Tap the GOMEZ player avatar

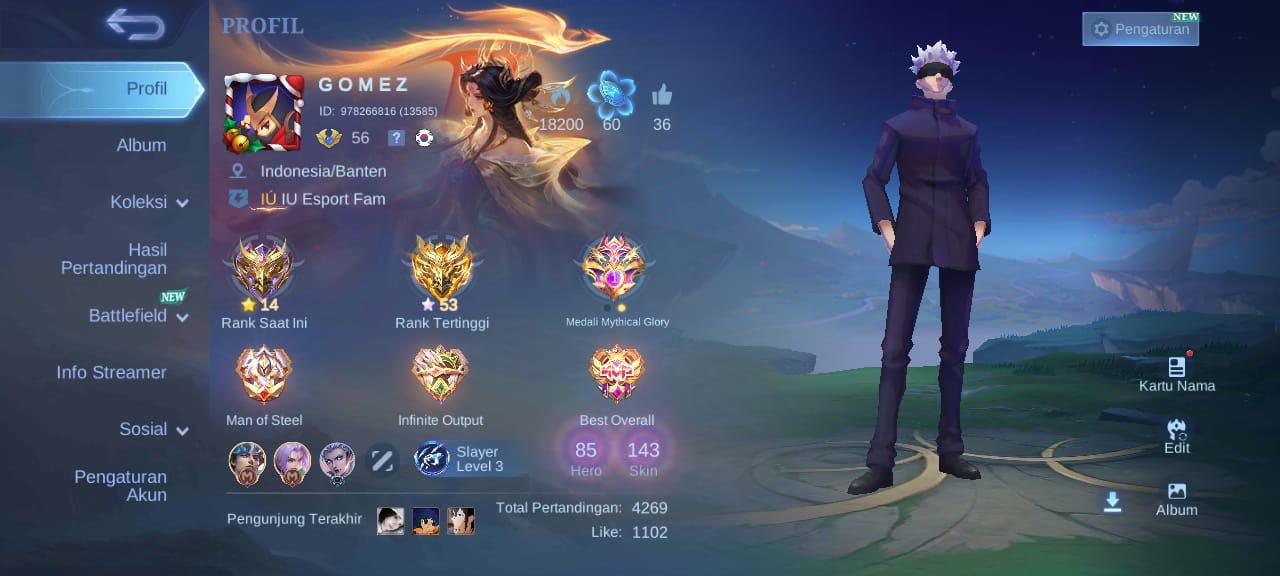[264, 113]
